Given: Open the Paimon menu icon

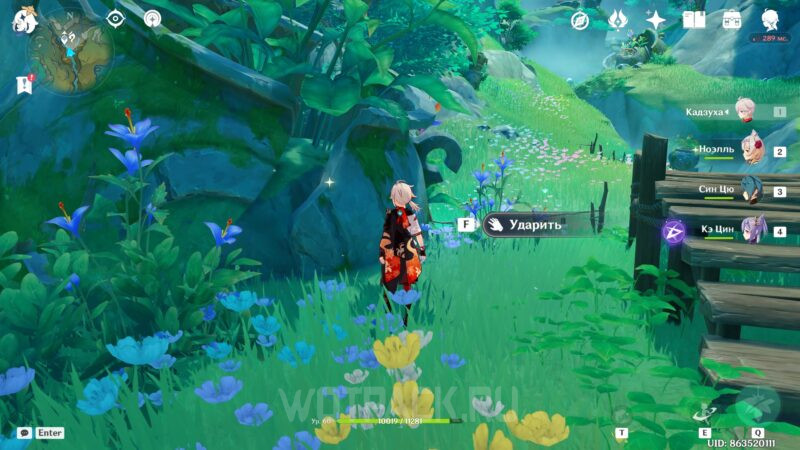Looking at the screenshot, I should coord(22,19).
